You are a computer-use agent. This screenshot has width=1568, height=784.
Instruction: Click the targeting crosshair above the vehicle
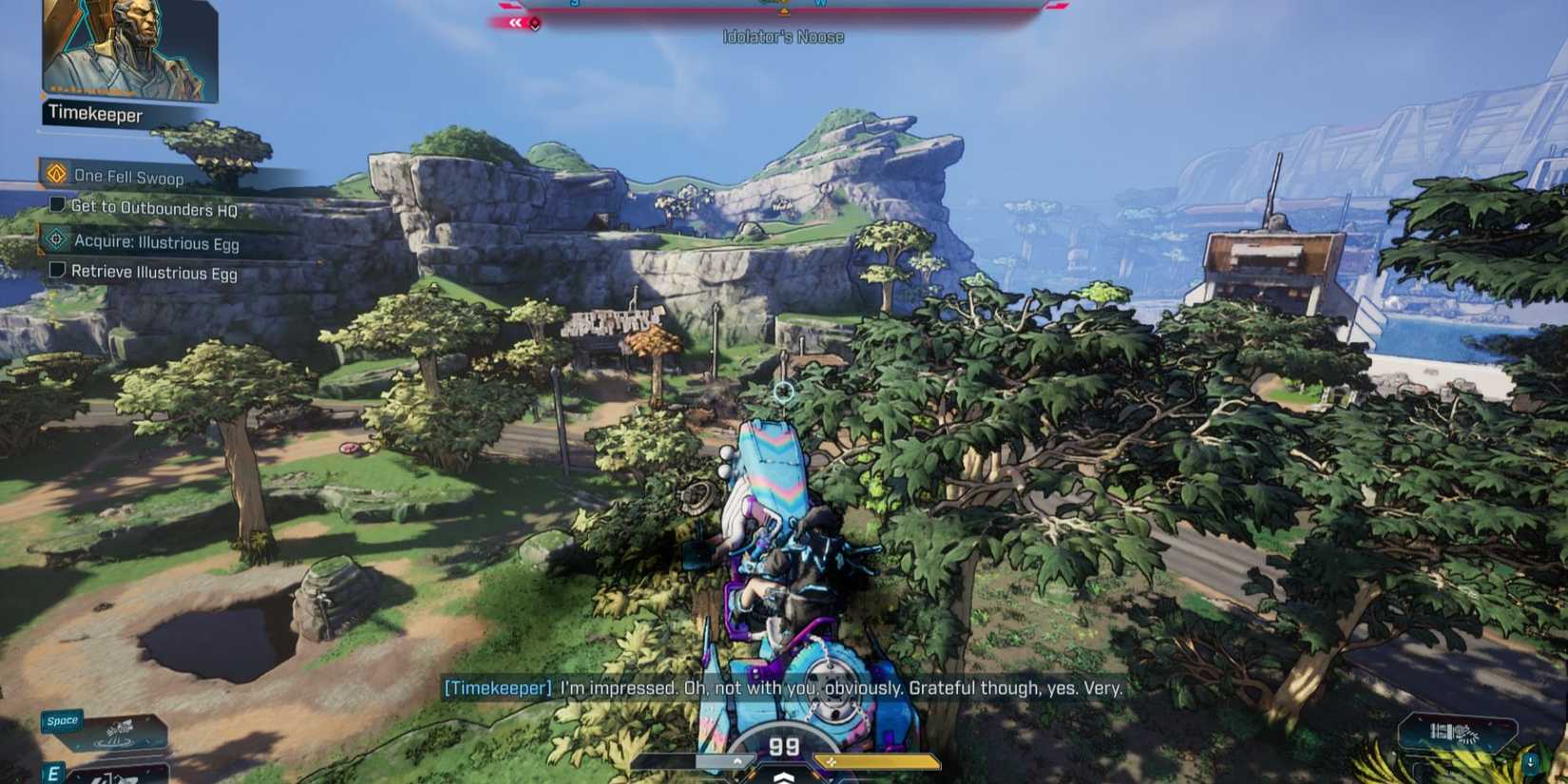pos(784,390)
